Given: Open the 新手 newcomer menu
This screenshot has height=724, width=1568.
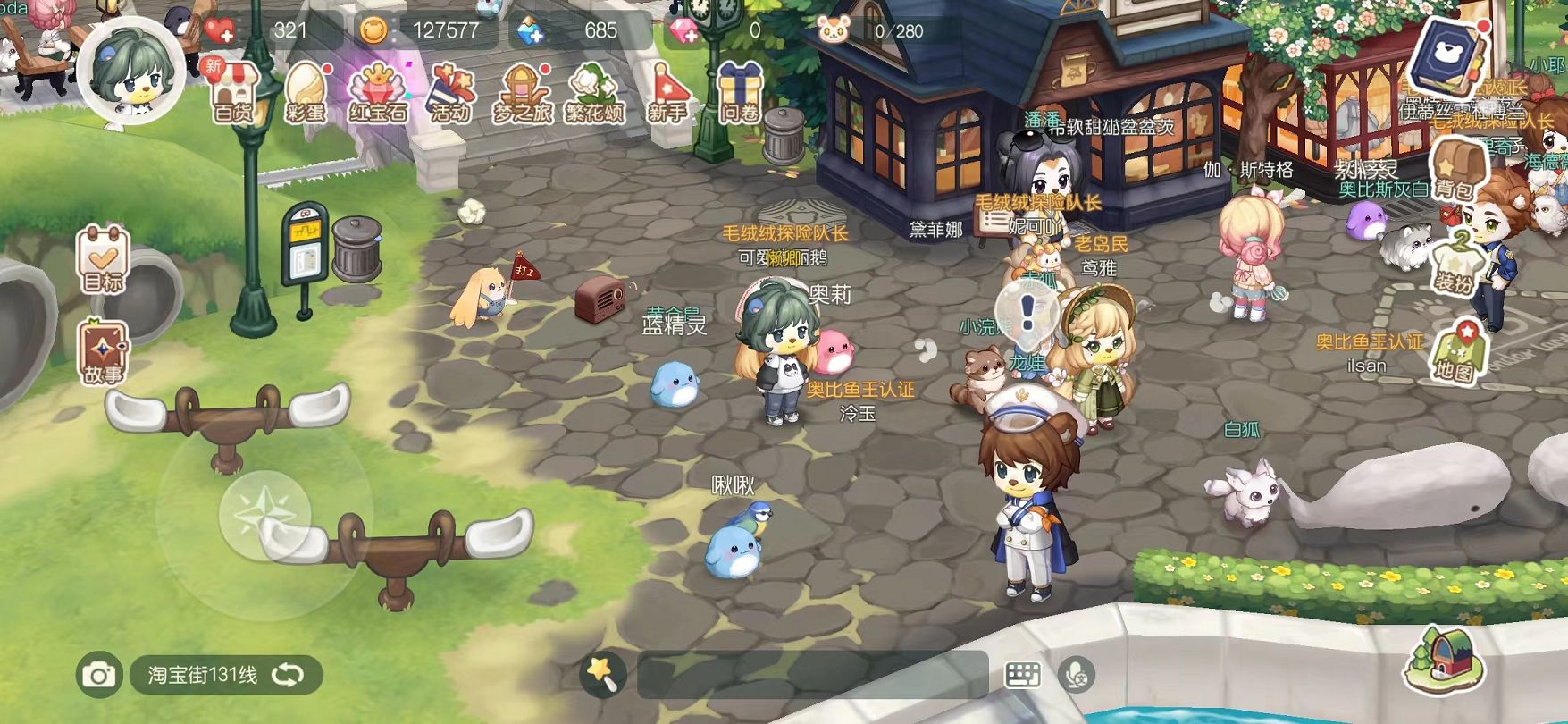Looking at the screenshot, I should tap(667, 90).
